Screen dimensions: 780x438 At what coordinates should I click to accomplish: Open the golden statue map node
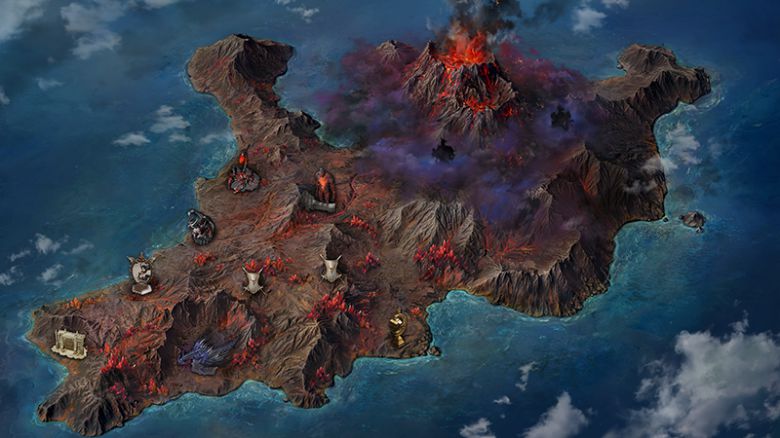pos(398,329)
